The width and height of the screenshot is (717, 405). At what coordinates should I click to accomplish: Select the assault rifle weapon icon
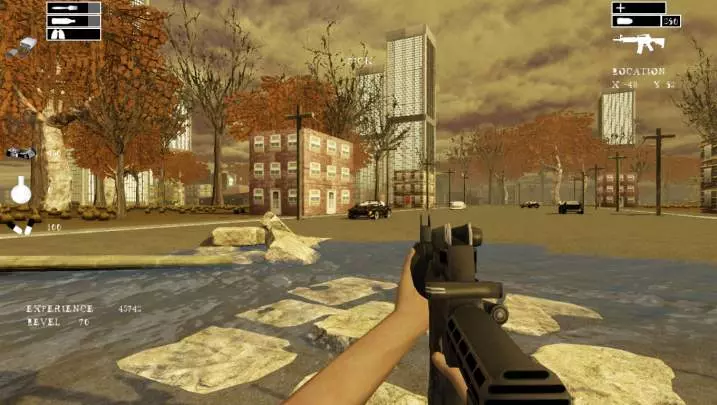639,42
